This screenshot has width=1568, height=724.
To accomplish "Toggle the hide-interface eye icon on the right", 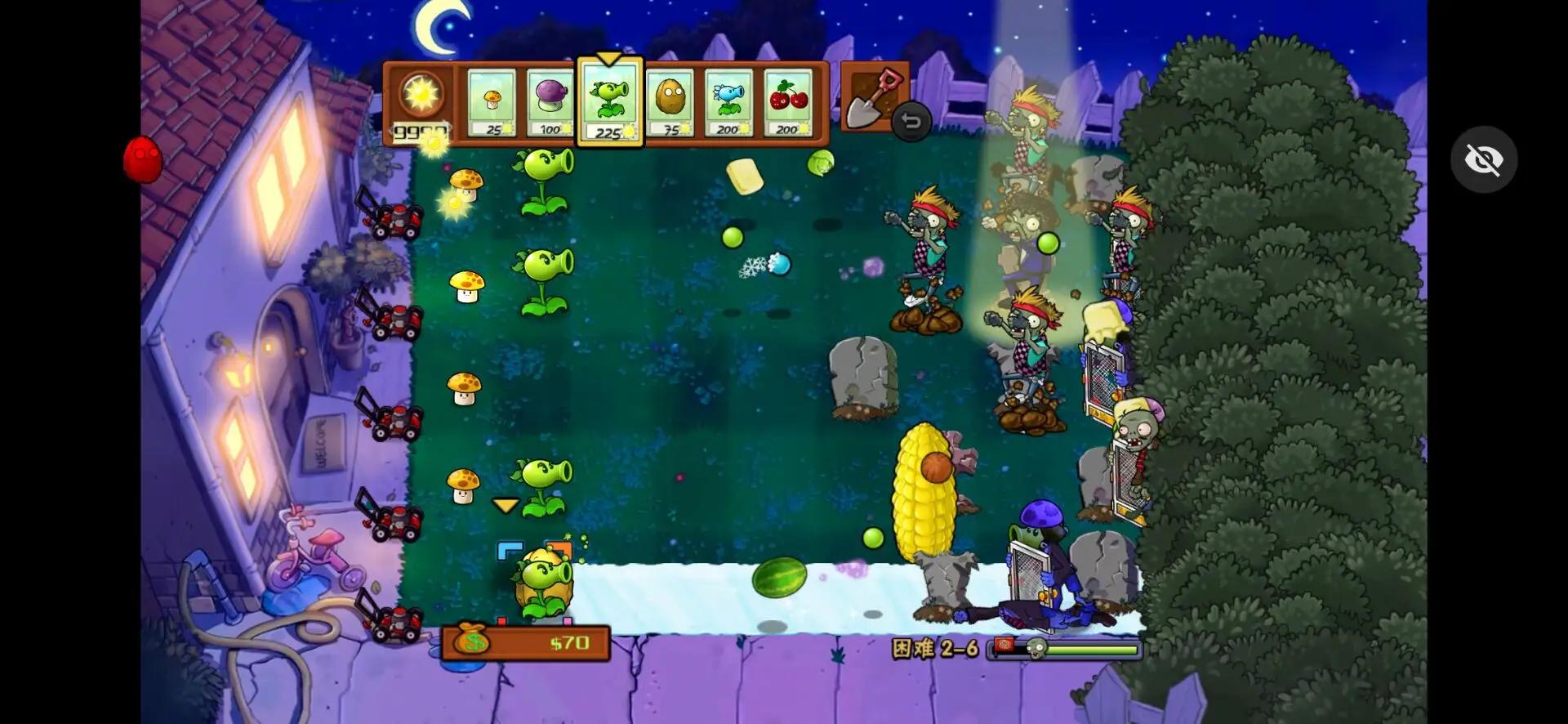I will pos(1485,159).
